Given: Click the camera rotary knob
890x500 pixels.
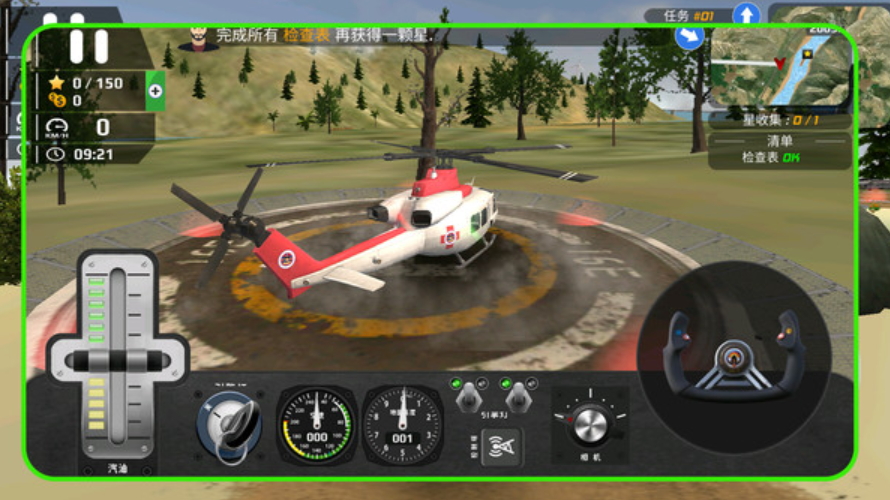Looking at the screenshot, I should [589, 422].
